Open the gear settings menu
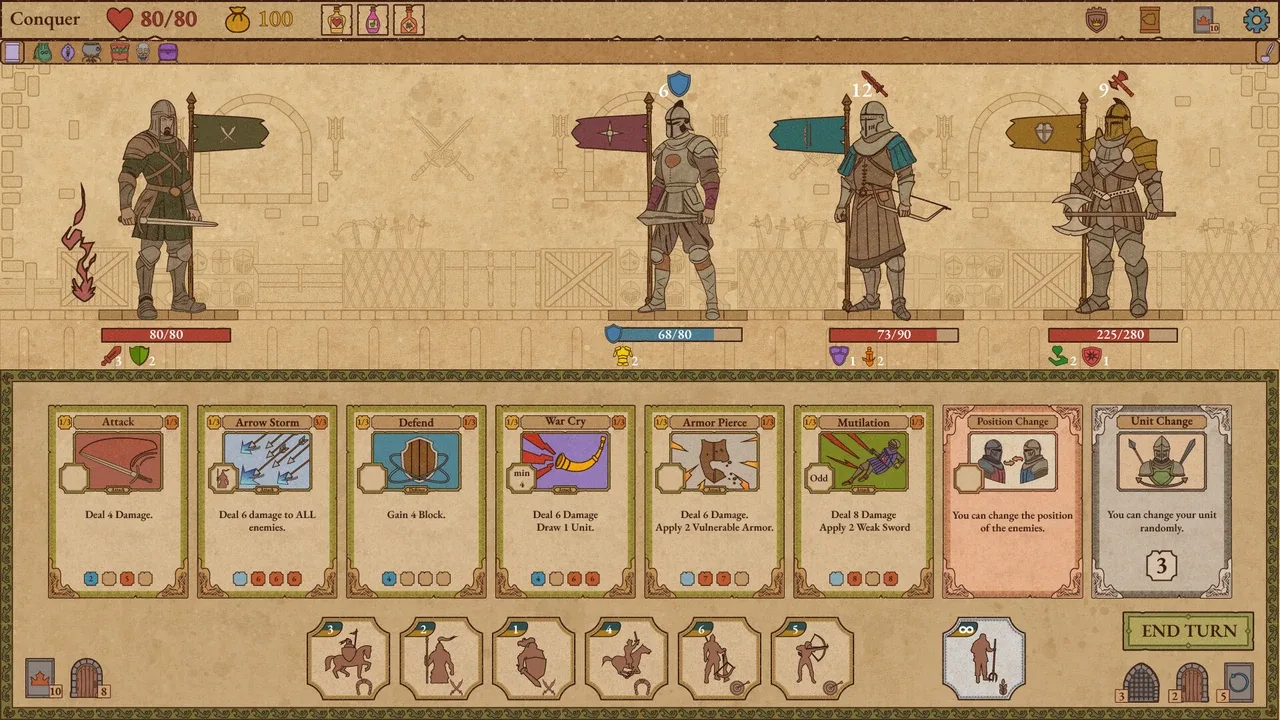 [x=1255, y=19]
